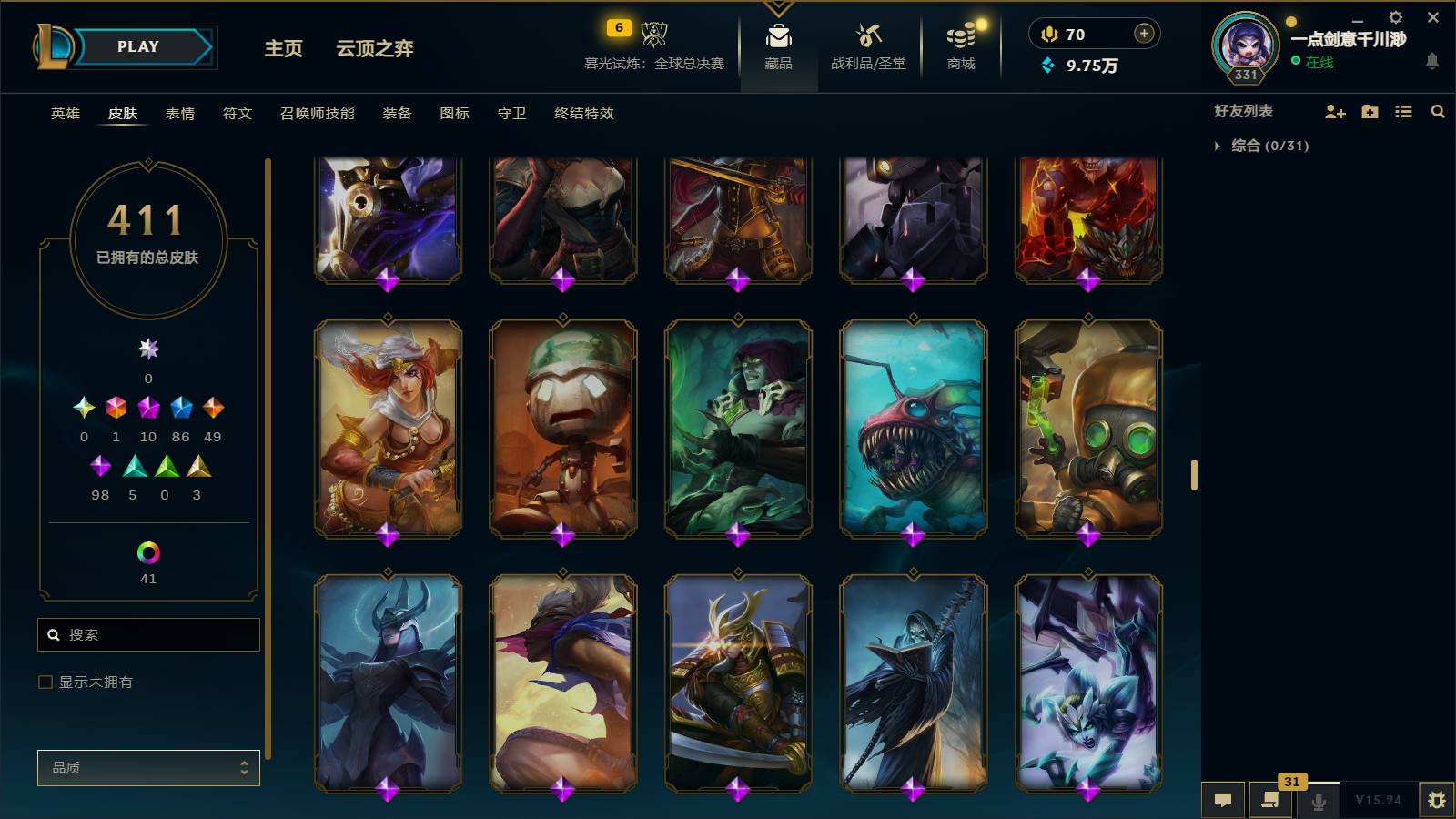Open the settings gear icon
1456x819 pixels.
tap(1396, 16)
